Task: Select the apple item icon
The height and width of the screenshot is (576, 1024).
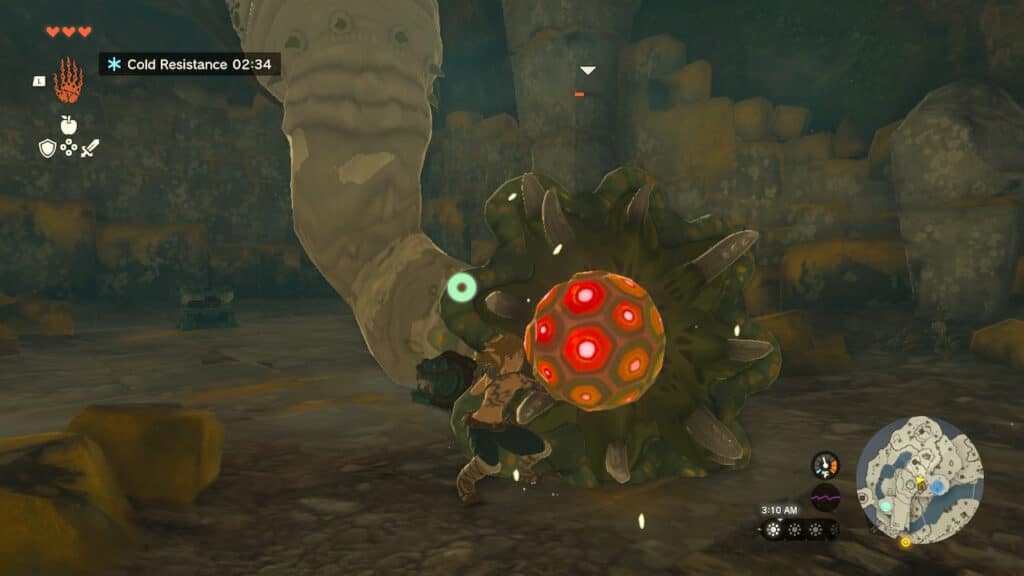Action: tap(69, 124)
